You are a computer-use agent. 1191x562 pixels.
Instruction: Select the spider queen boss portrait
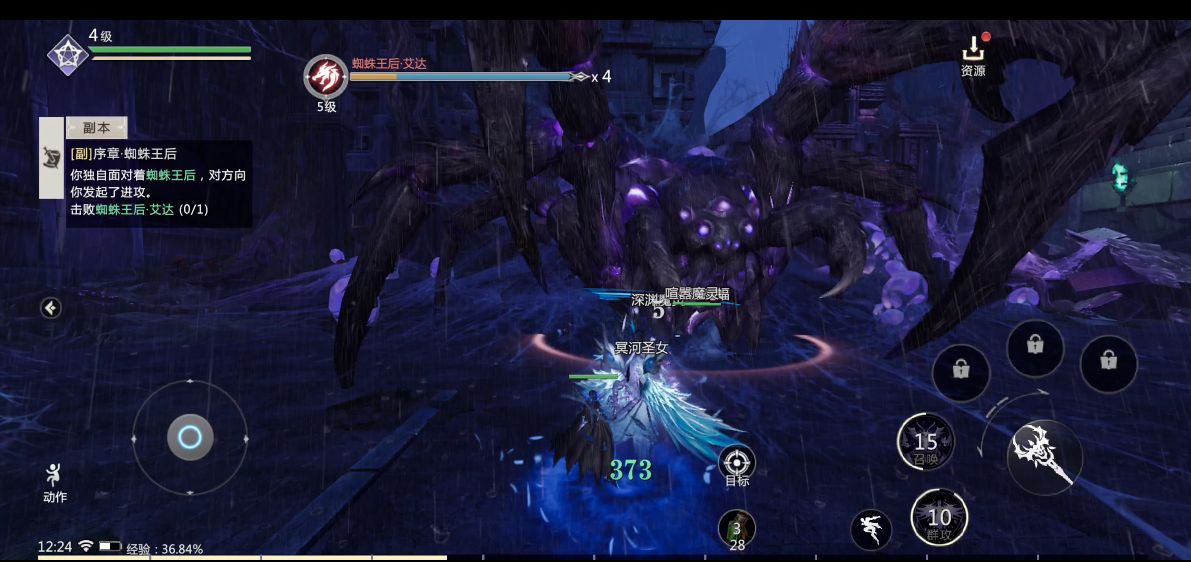326,76
